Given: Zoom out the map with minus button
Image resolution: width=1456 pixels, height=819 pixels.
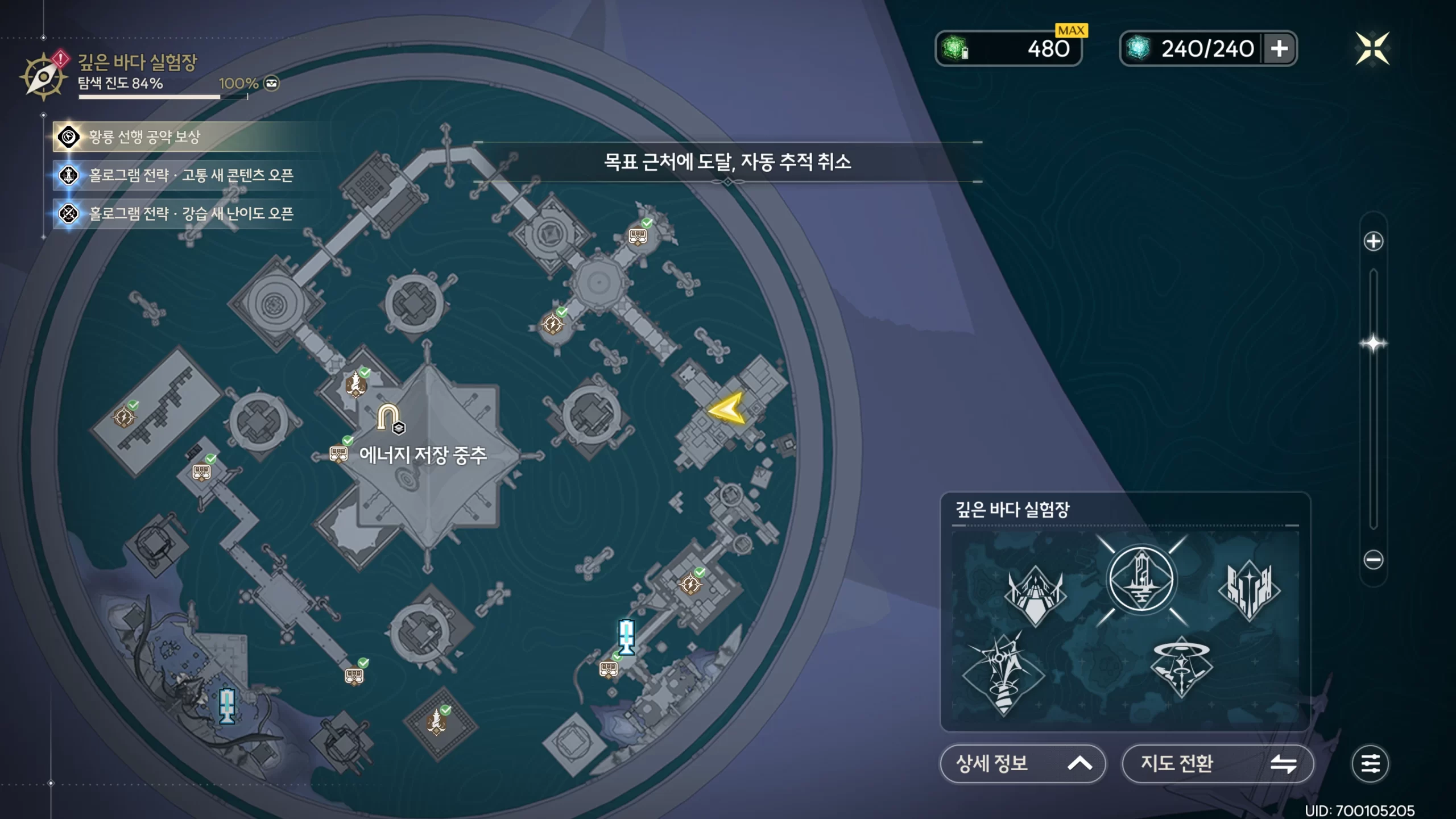Looking at the screenshot, I should pyautogui.click(x=1373, y=560).
